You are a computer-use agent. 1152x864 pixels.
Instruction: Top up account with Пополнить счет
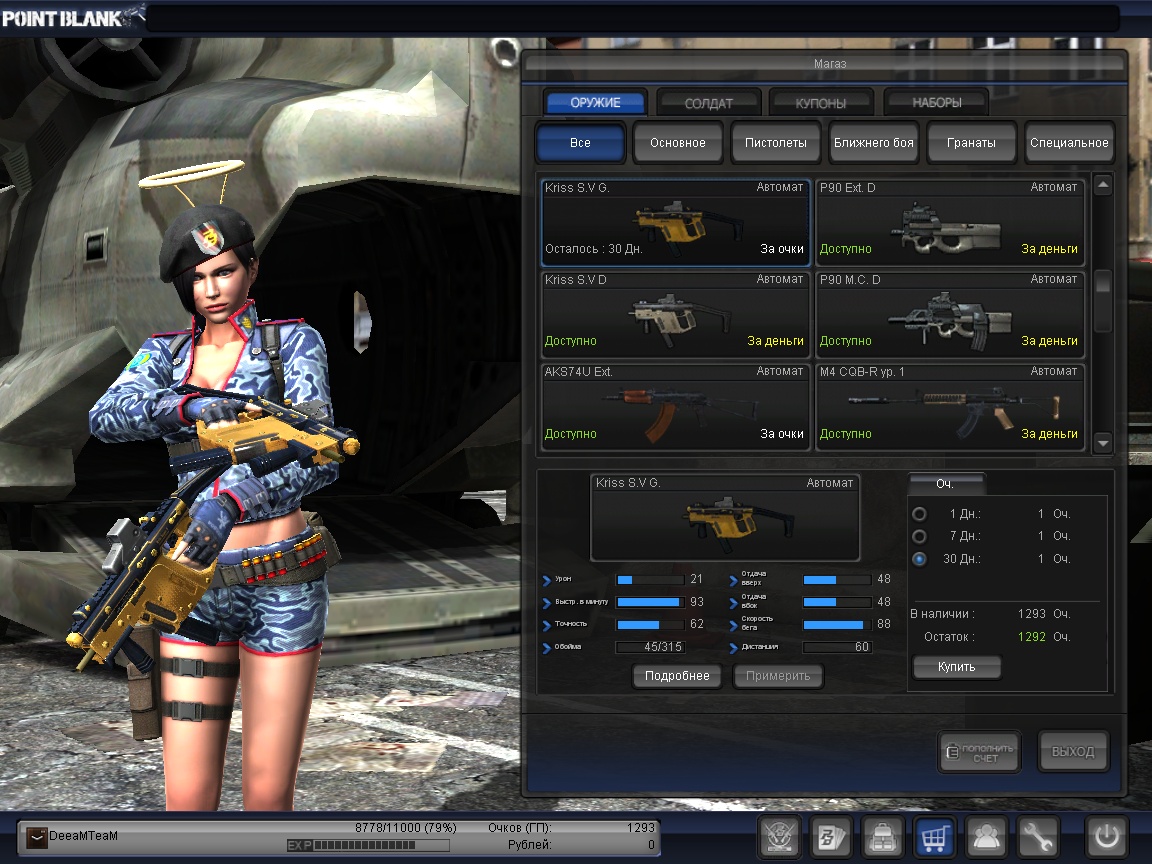coord(979,752)
